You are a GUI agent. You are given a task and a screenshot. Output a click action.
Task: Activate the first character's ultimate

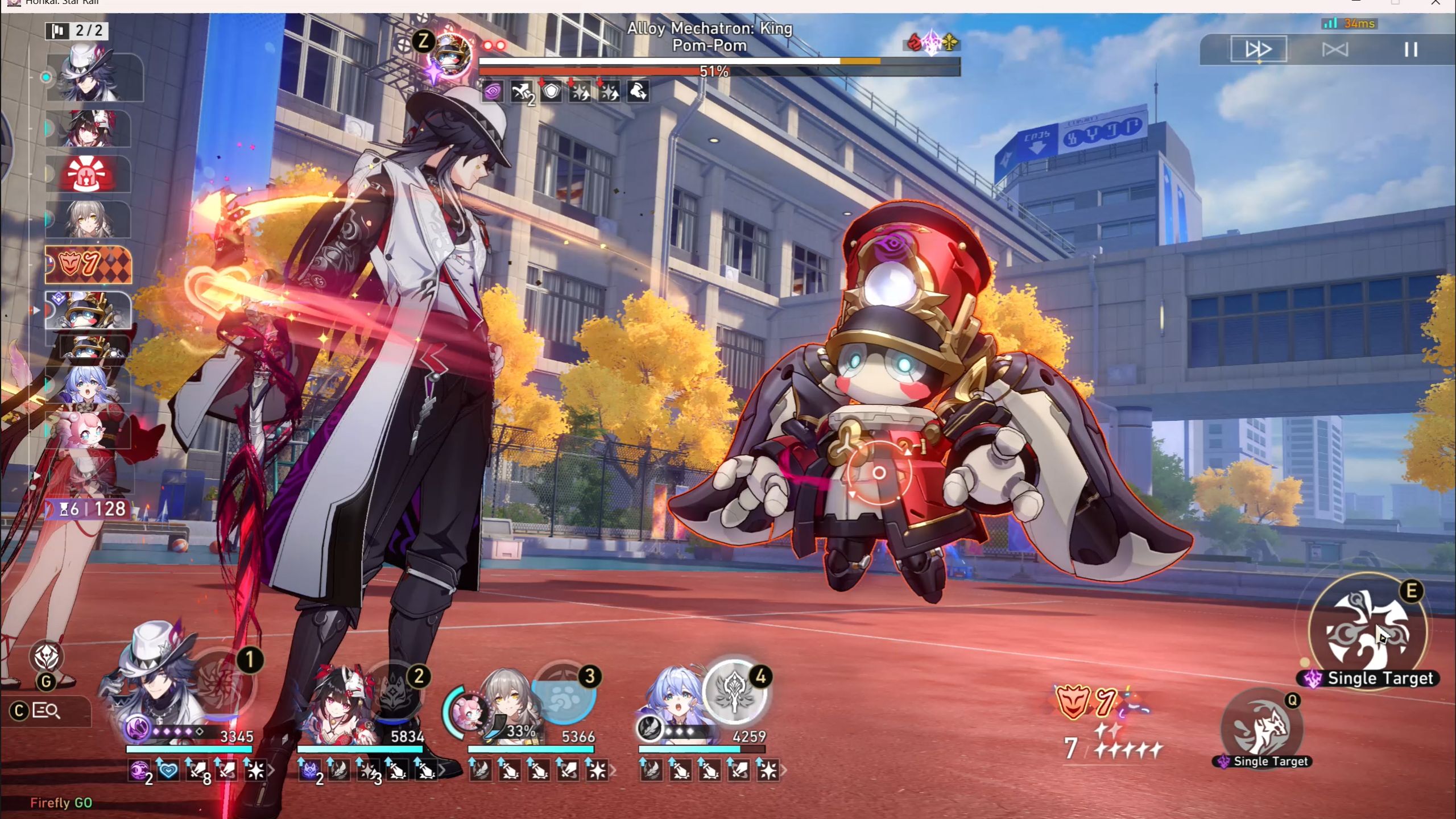coord(221,681)
